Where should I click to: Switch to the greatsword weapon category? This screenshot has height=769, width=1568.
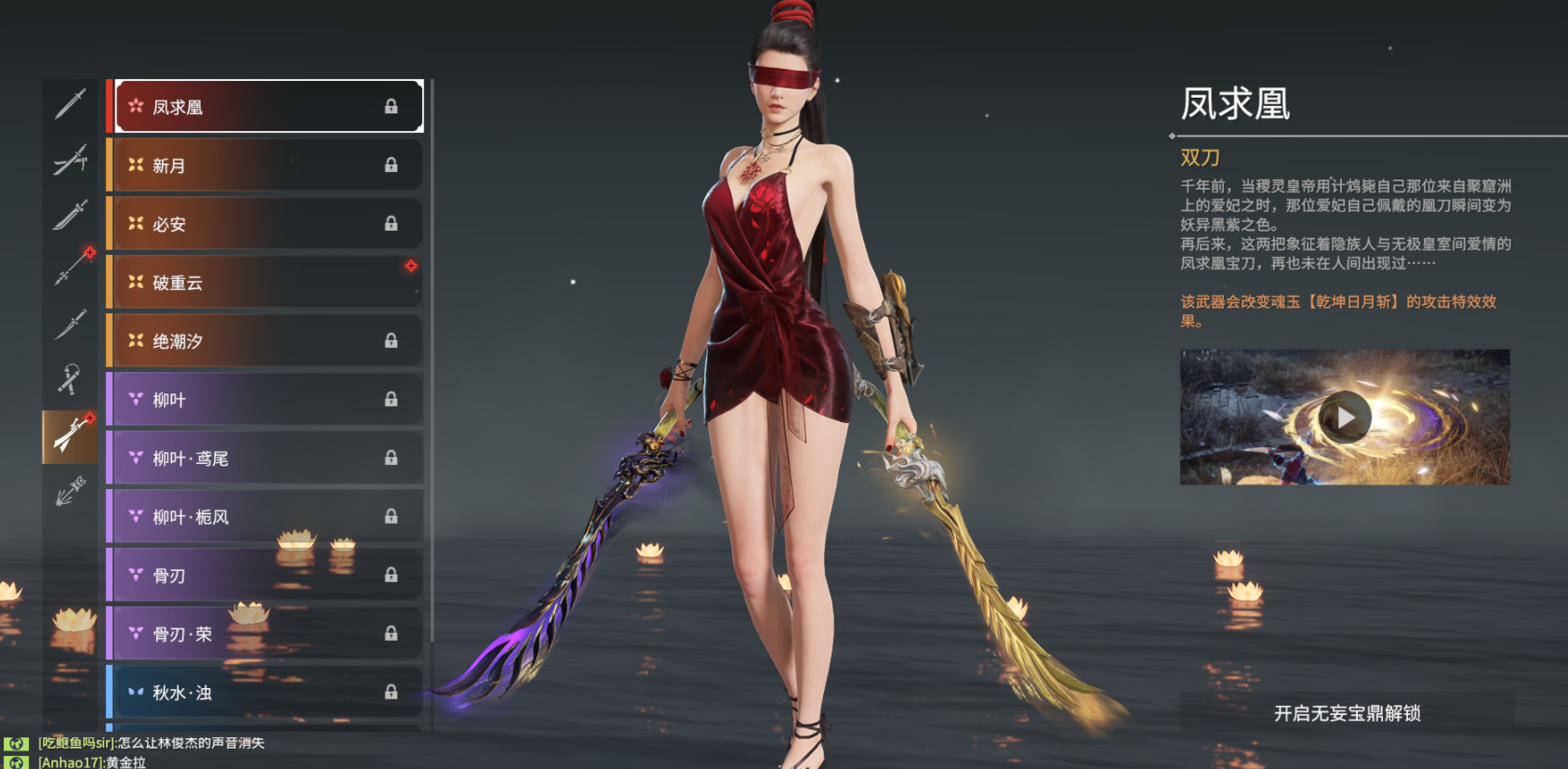[70, 215]
